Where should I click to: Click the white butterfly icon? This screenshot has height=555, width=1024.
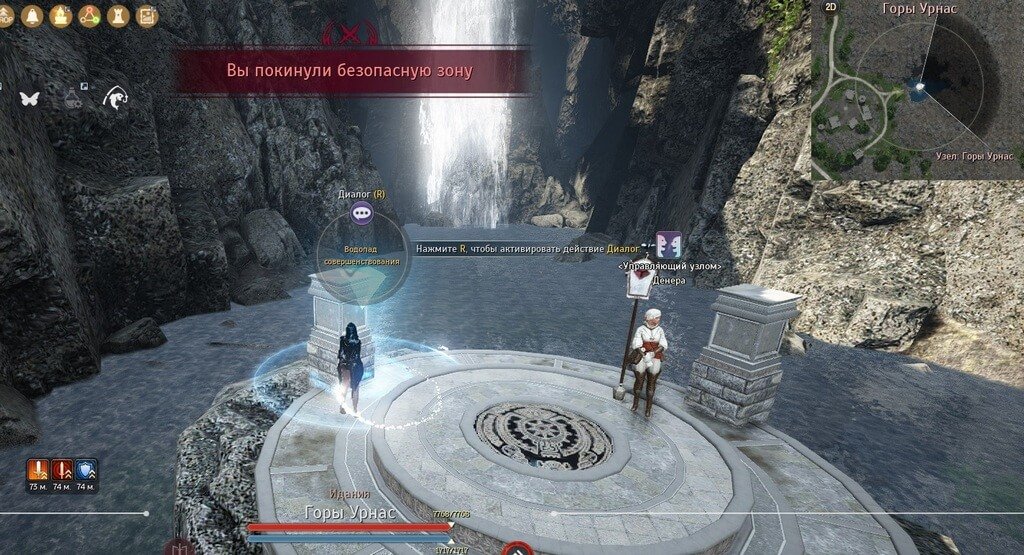[x=28, y=98]
